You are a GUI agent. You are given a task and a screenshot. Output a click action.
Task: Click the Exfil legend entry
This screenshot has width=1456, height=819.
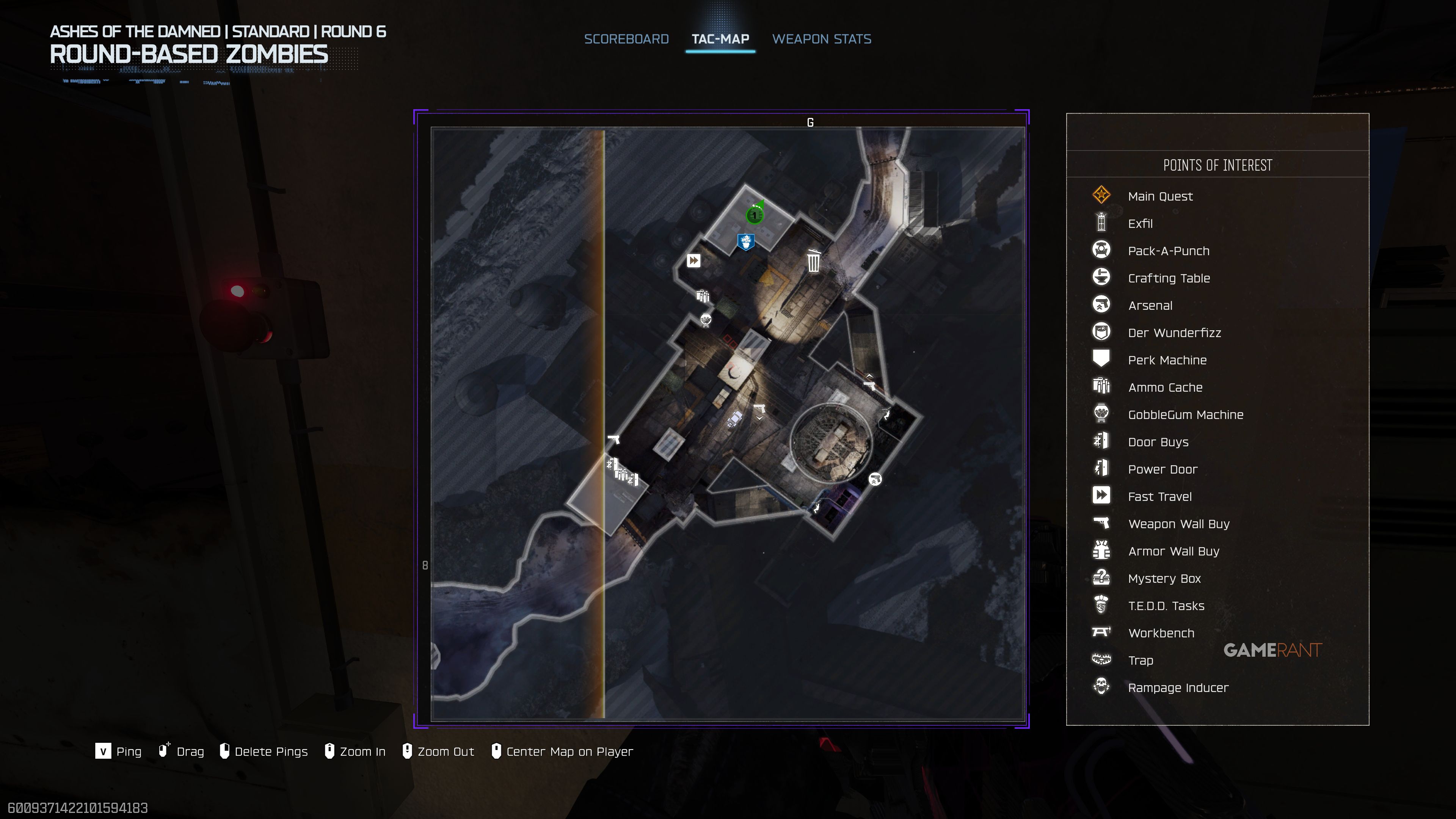(x=1140, y=224)
